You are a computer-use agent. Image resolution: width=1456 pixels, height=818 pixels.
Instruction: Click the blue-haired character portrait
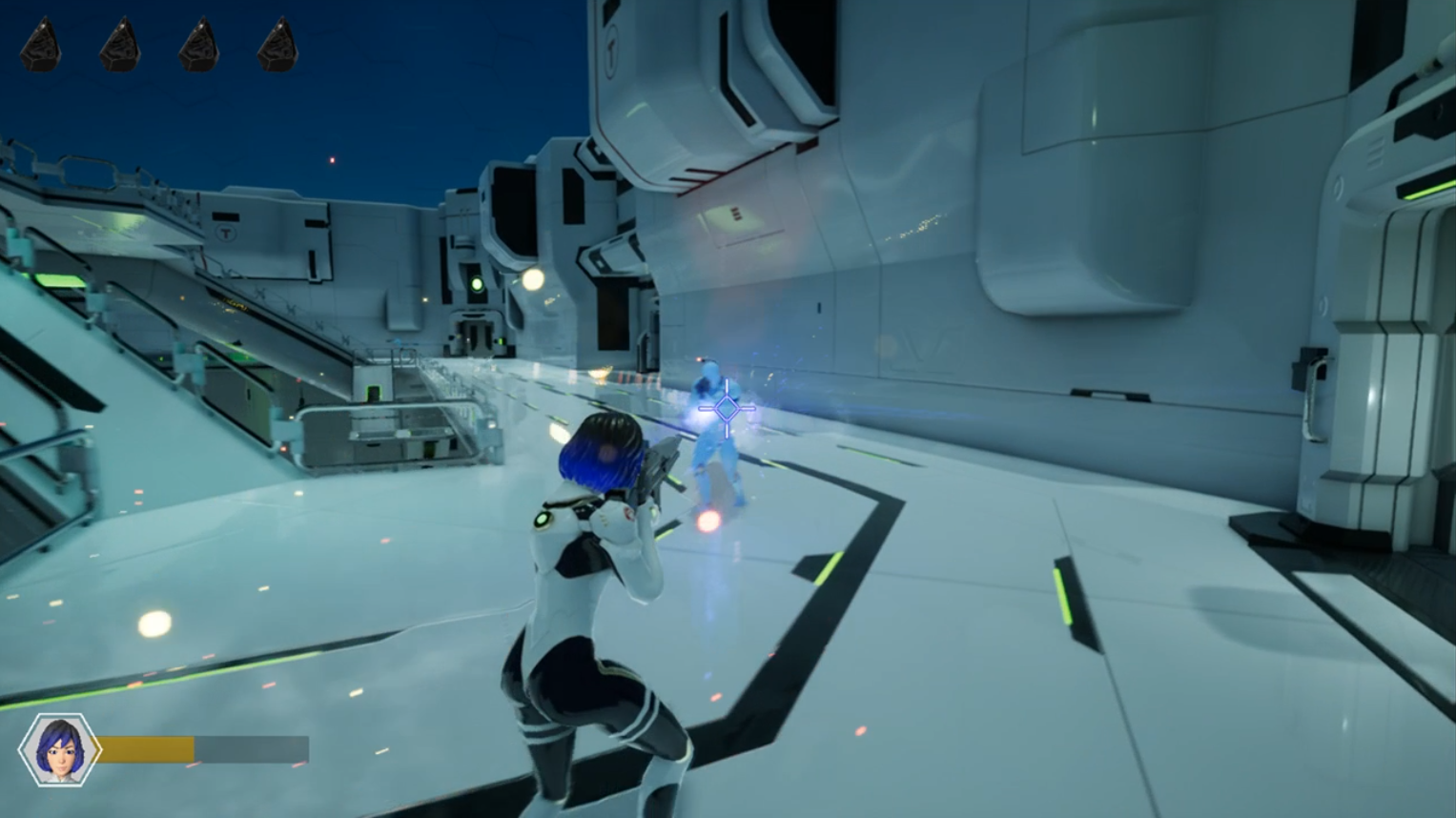59,749
